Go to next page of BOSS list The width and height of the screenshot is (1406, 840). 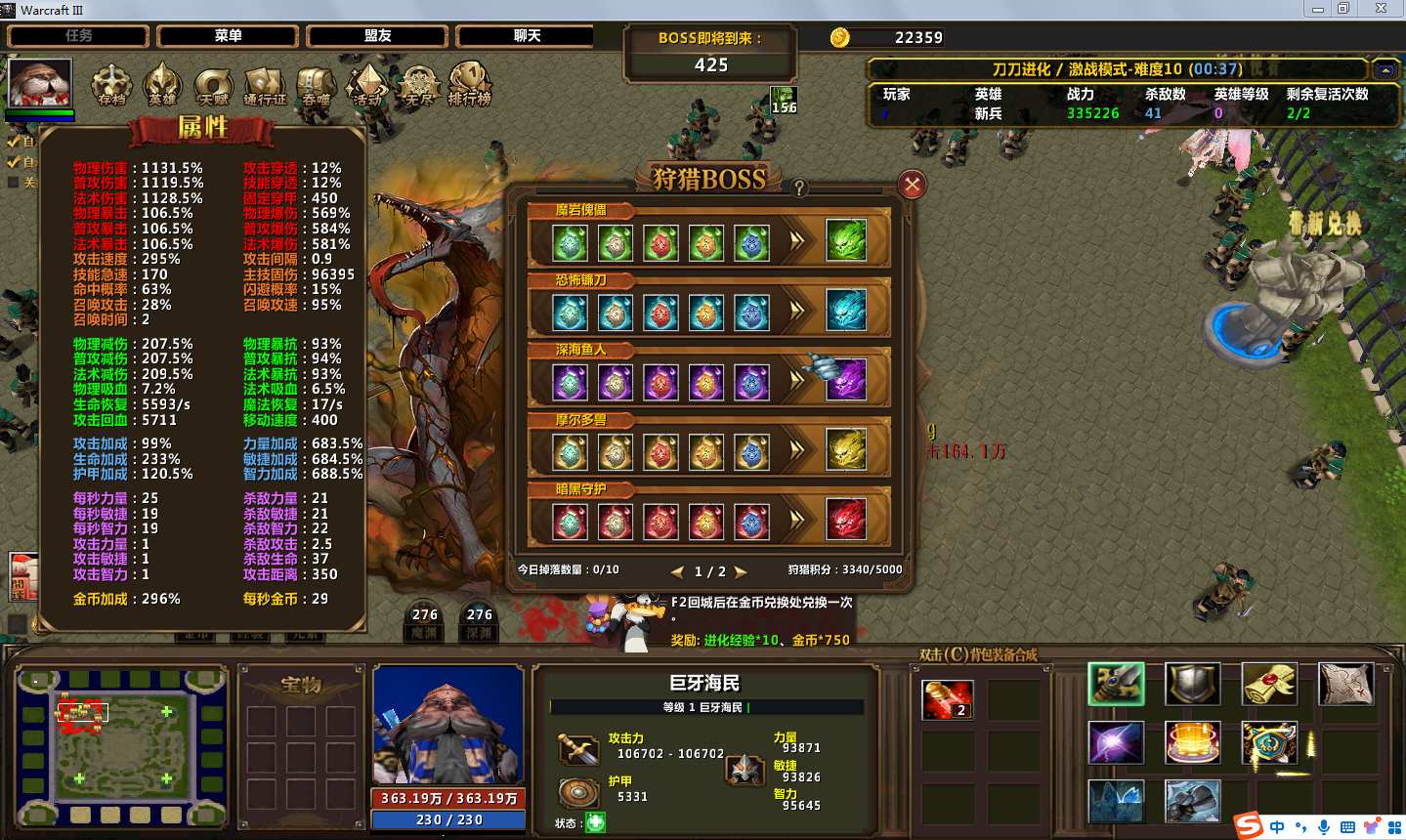tap(741, 571)
